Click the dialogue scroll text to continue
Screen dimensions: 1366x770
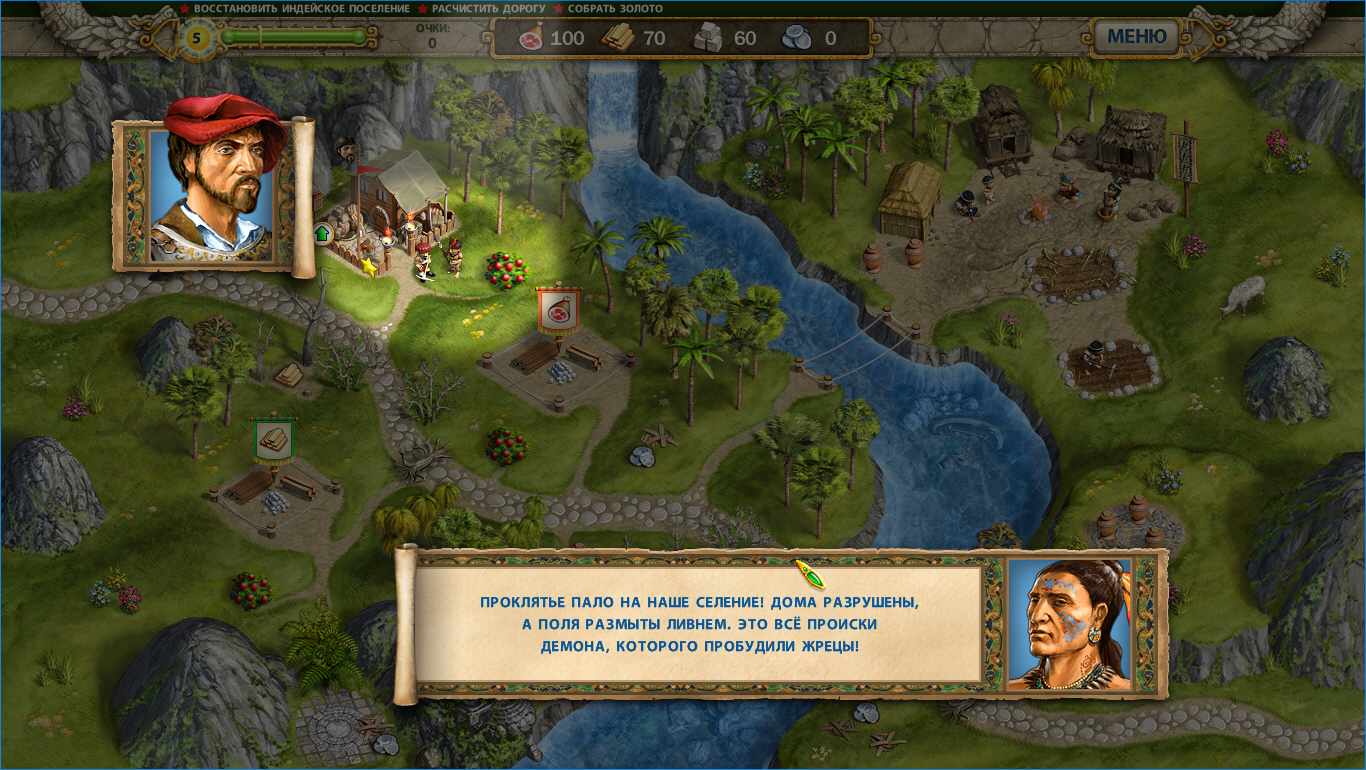(698, 624)
